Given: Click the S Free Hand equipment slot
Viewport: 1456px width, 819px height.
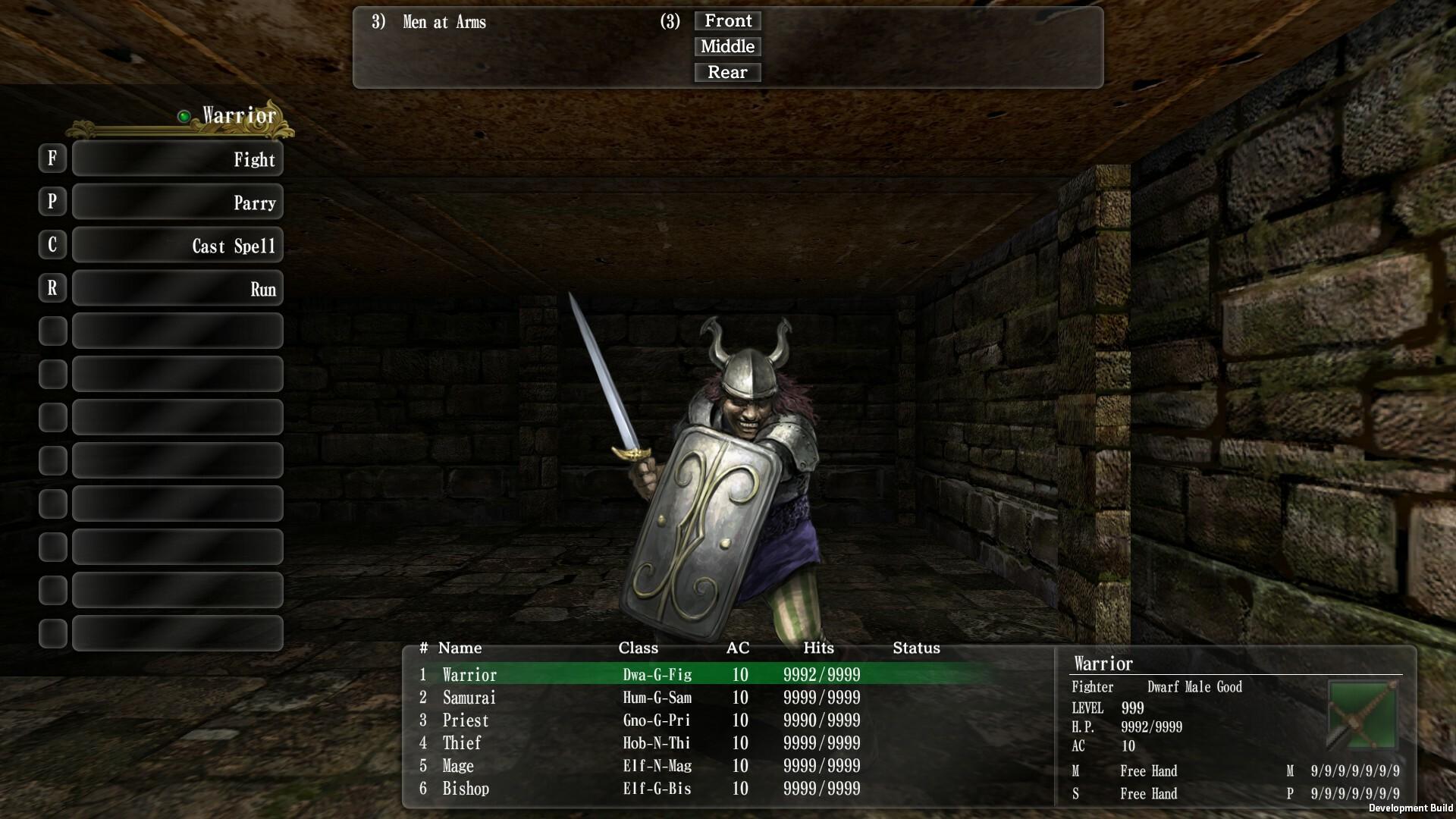Looking at the screenshot, I should click(1149, 794).
